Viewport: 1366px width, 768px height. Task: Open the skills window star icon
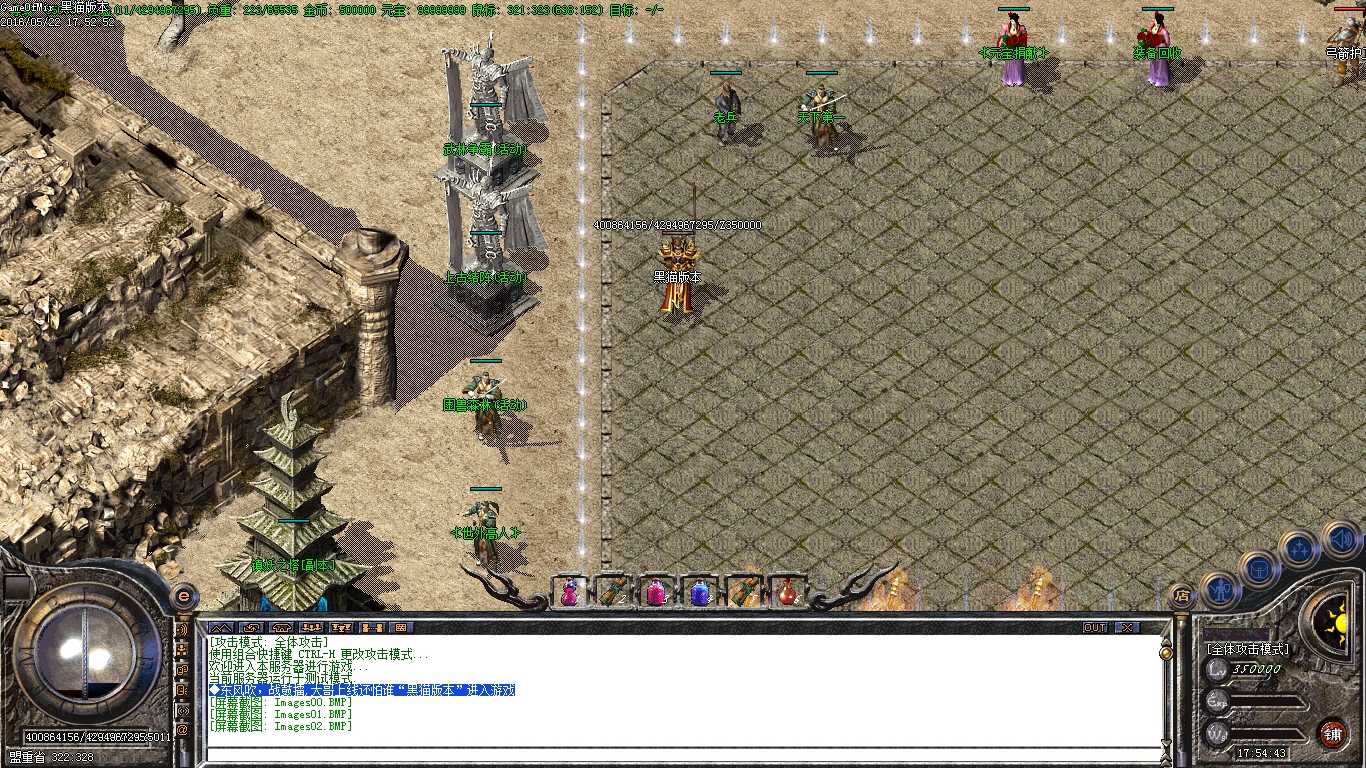1299,550
